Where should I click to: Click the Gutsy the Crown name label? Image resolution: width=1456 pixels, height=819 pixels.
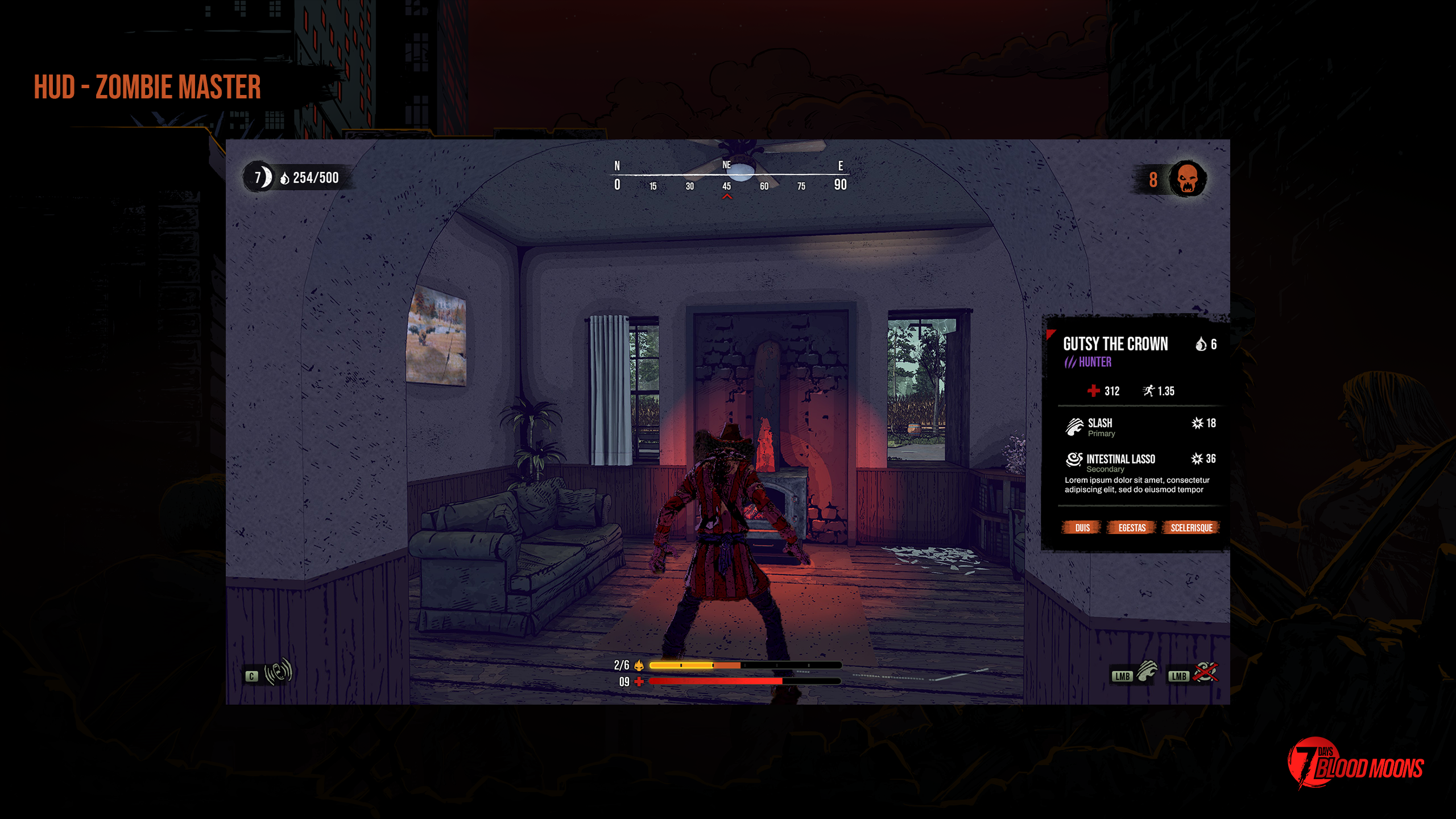(1115, 344)
